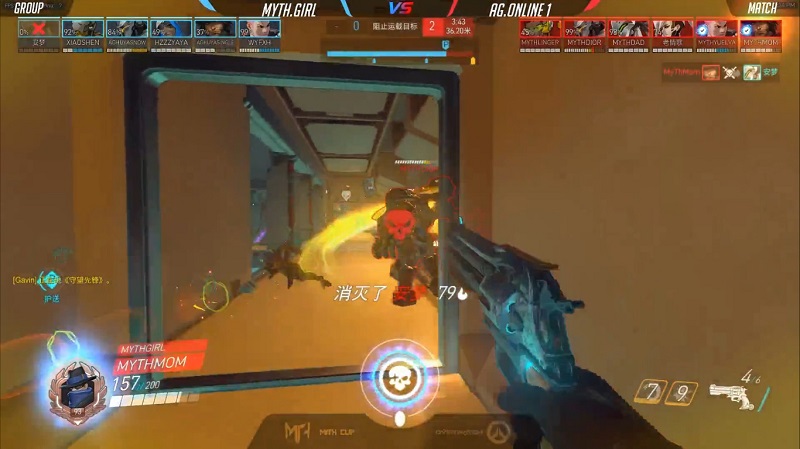Spectate MYTHDIOR on the red team
The image size is (800, 449).
pyautogui.click(x=583, y=29)
